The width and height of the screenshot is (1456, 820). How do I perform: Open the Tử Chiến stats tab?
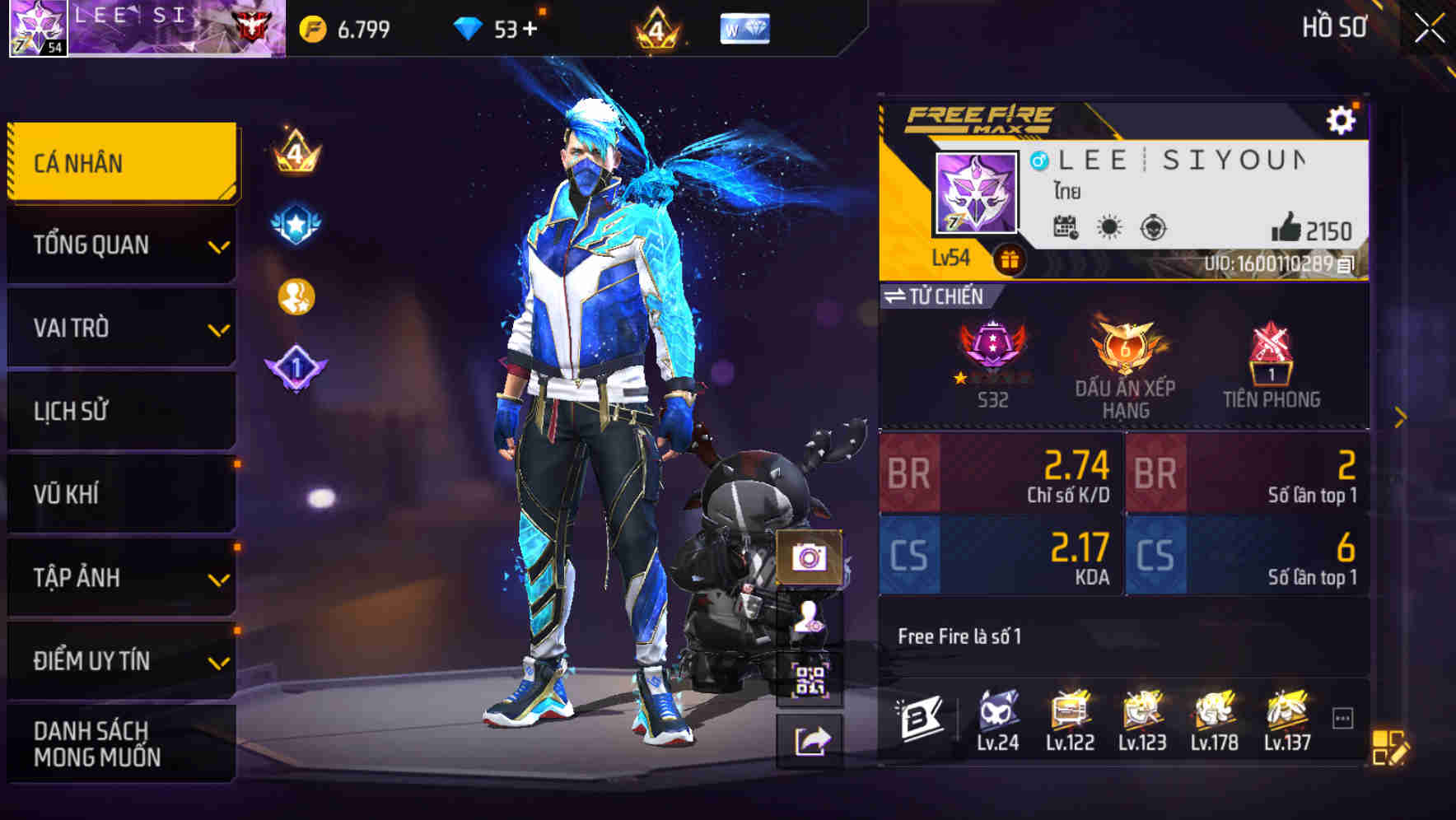click(939, 296)
